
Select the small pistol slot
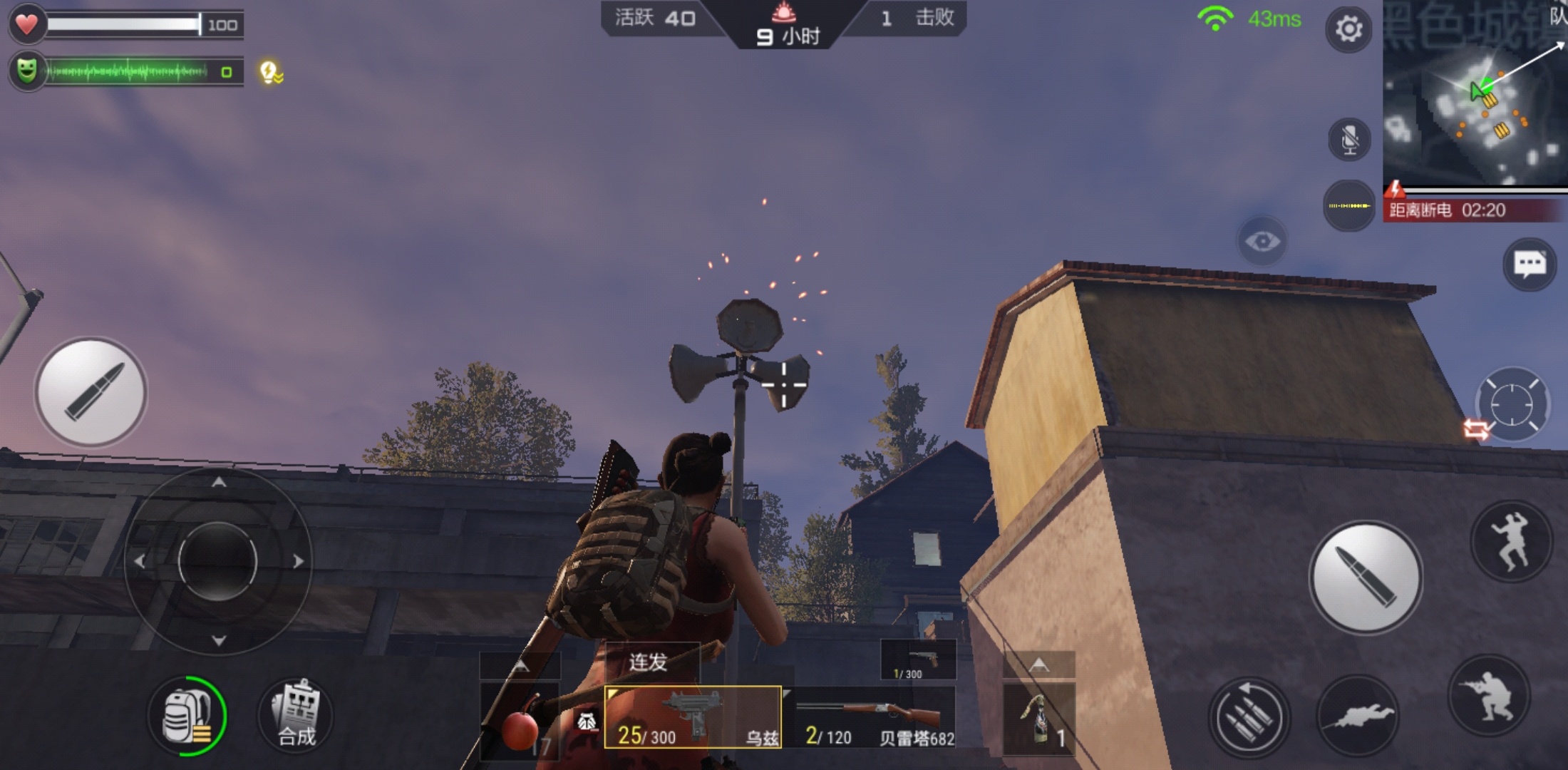click(x=918, y=660)
